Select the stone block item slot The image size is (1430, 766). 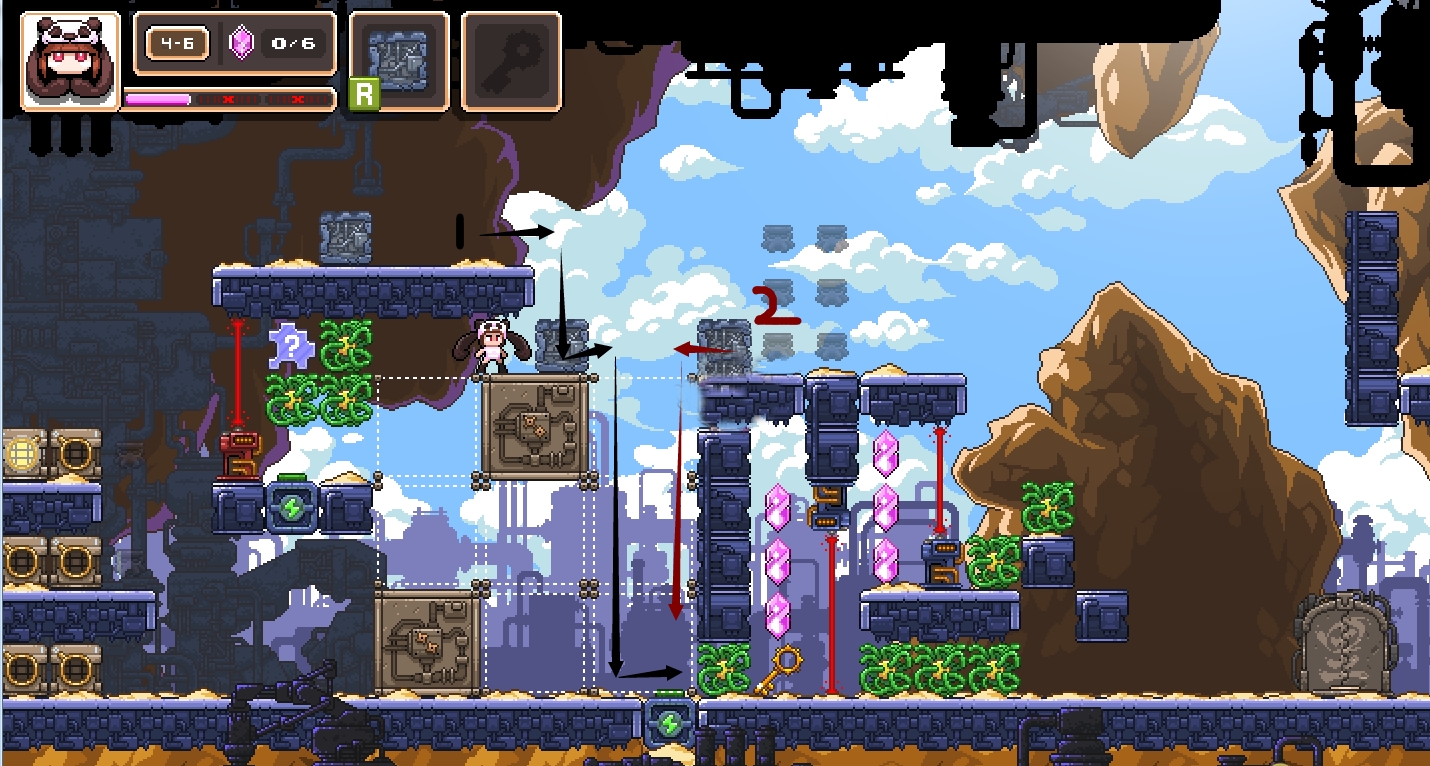click(x=399, y=61)
